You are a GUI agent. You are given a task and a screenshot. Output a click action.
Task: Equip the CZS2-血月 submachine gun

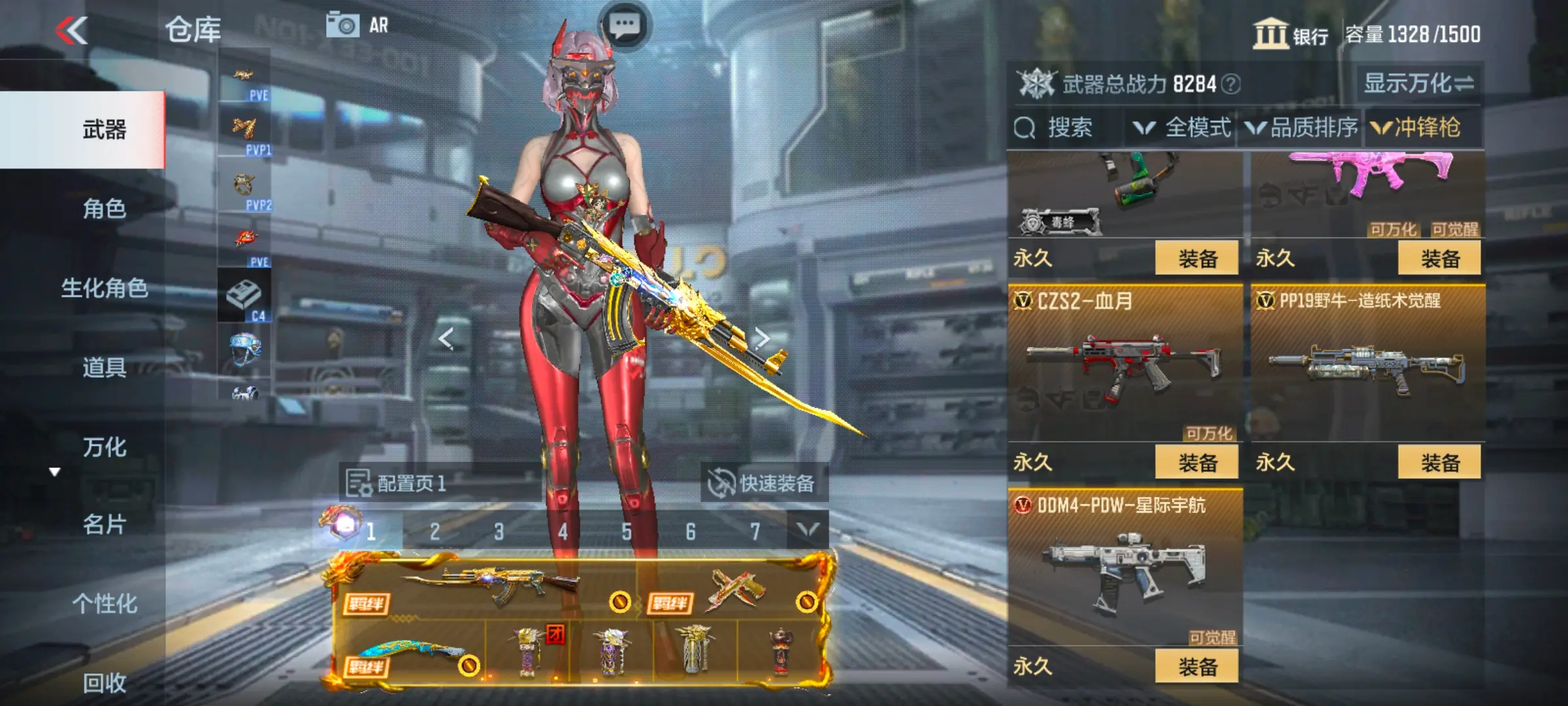1196,462
